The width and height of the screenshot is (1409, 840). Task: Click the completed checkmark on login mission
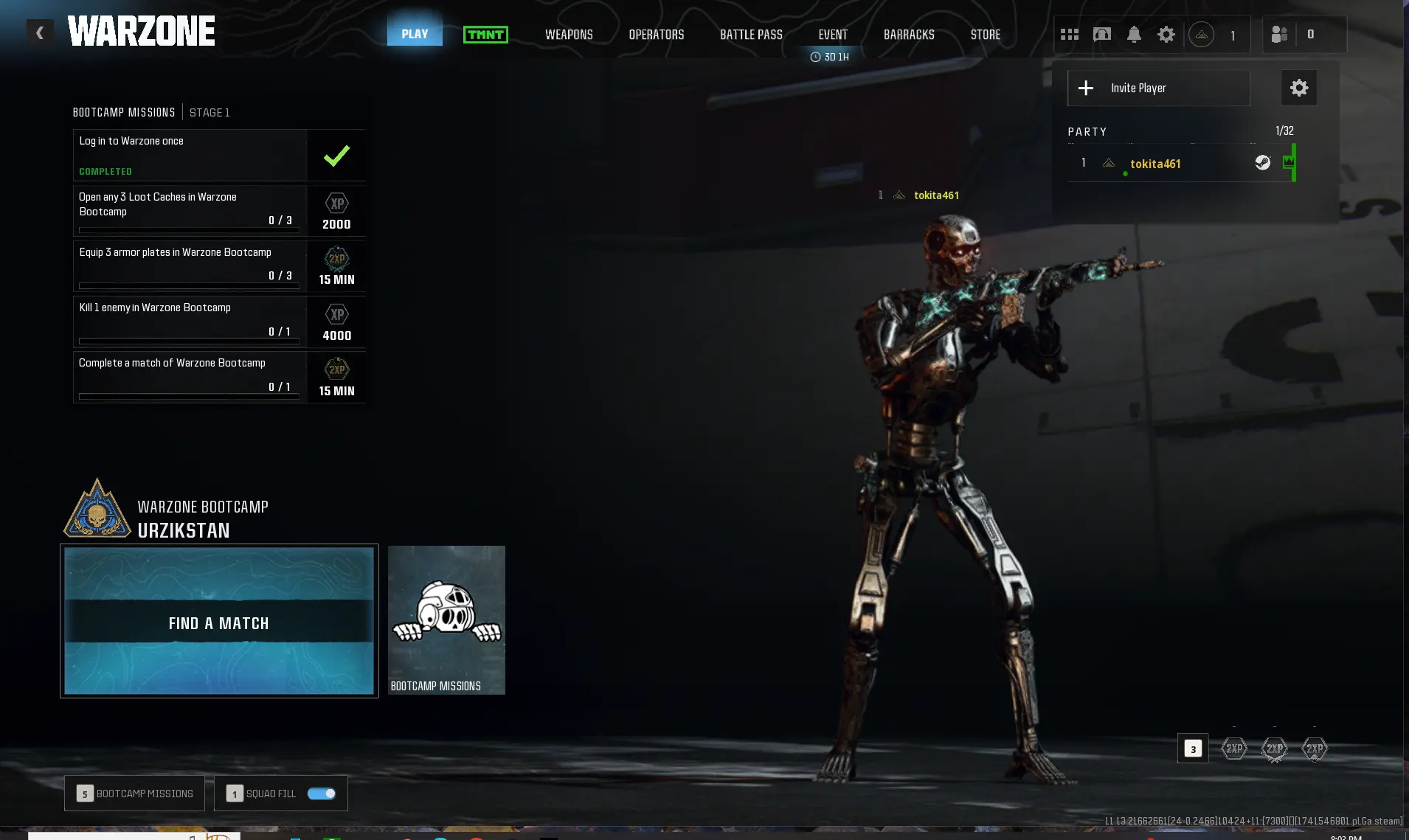point(336,156)
